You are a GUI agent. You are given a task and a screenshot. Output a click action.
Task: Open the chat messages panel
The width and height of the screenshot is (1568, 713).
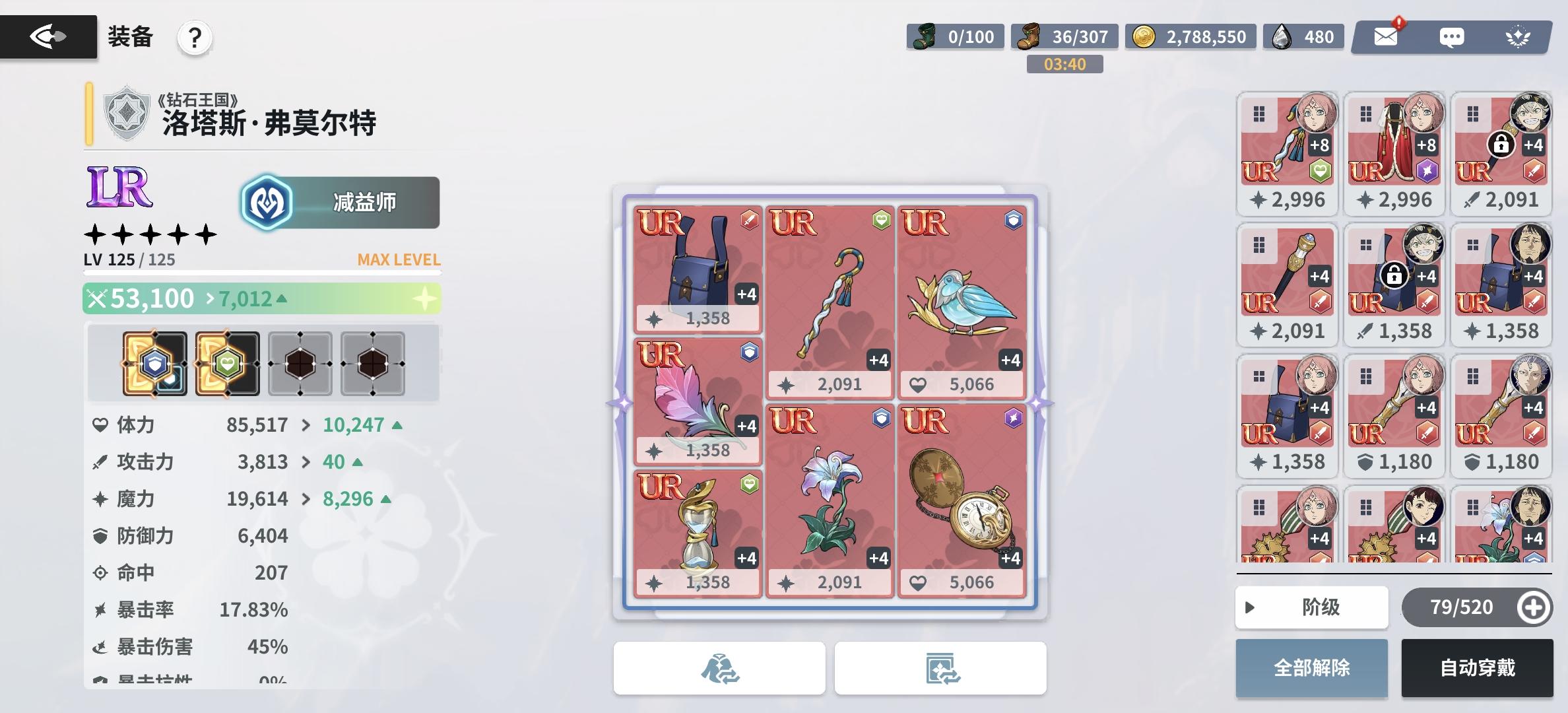[1451, 38]
